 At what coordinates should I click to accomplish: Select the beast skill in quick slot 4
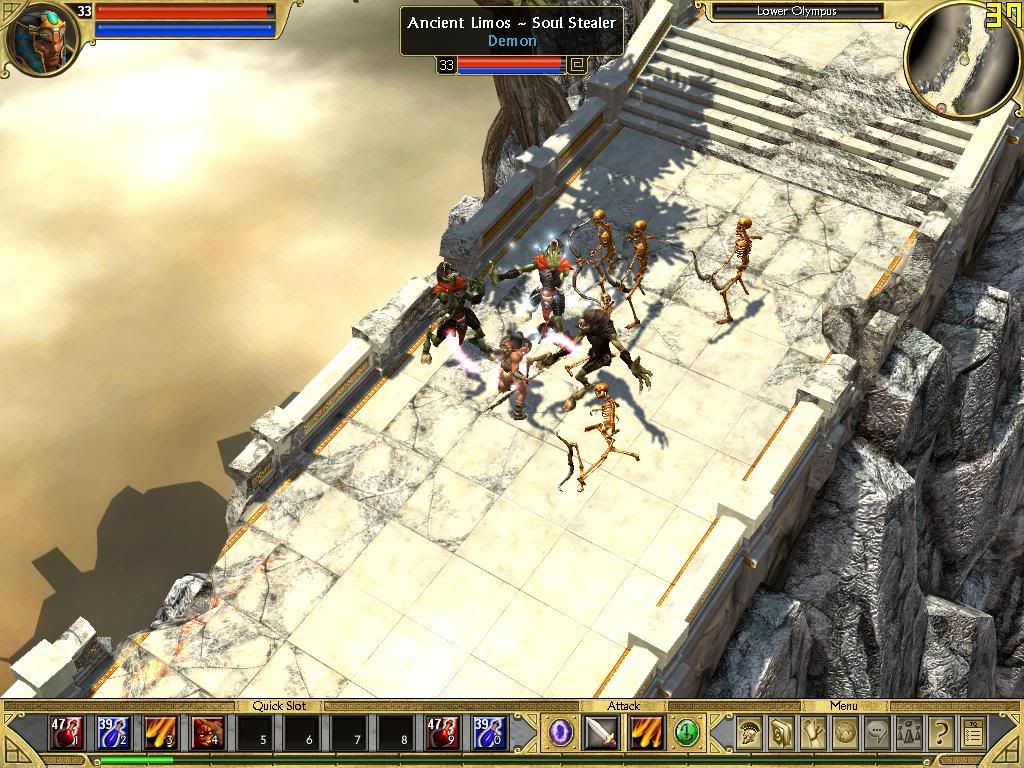tap(207, 733)
